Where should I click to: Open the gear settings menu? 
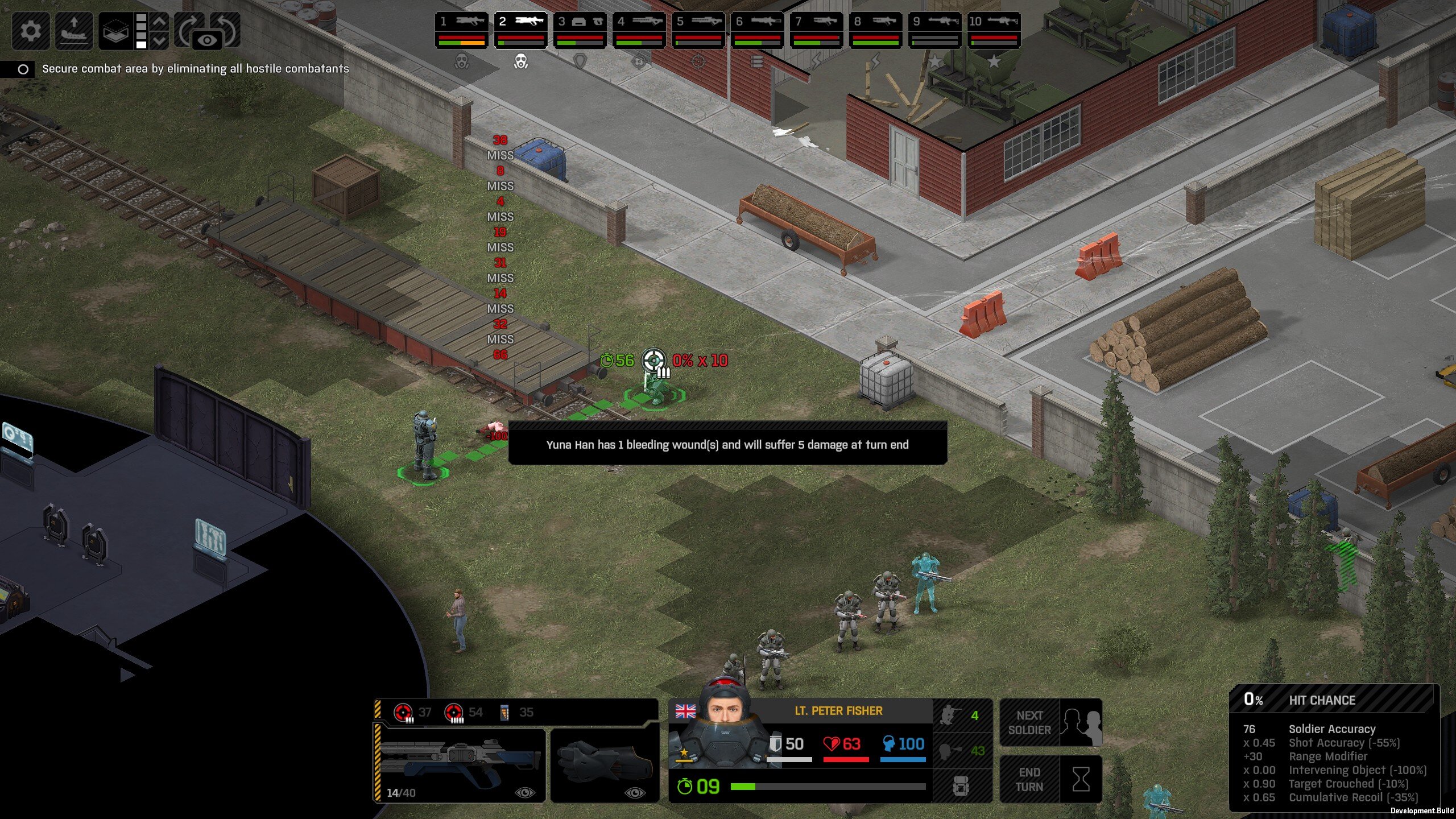[31, 30]
